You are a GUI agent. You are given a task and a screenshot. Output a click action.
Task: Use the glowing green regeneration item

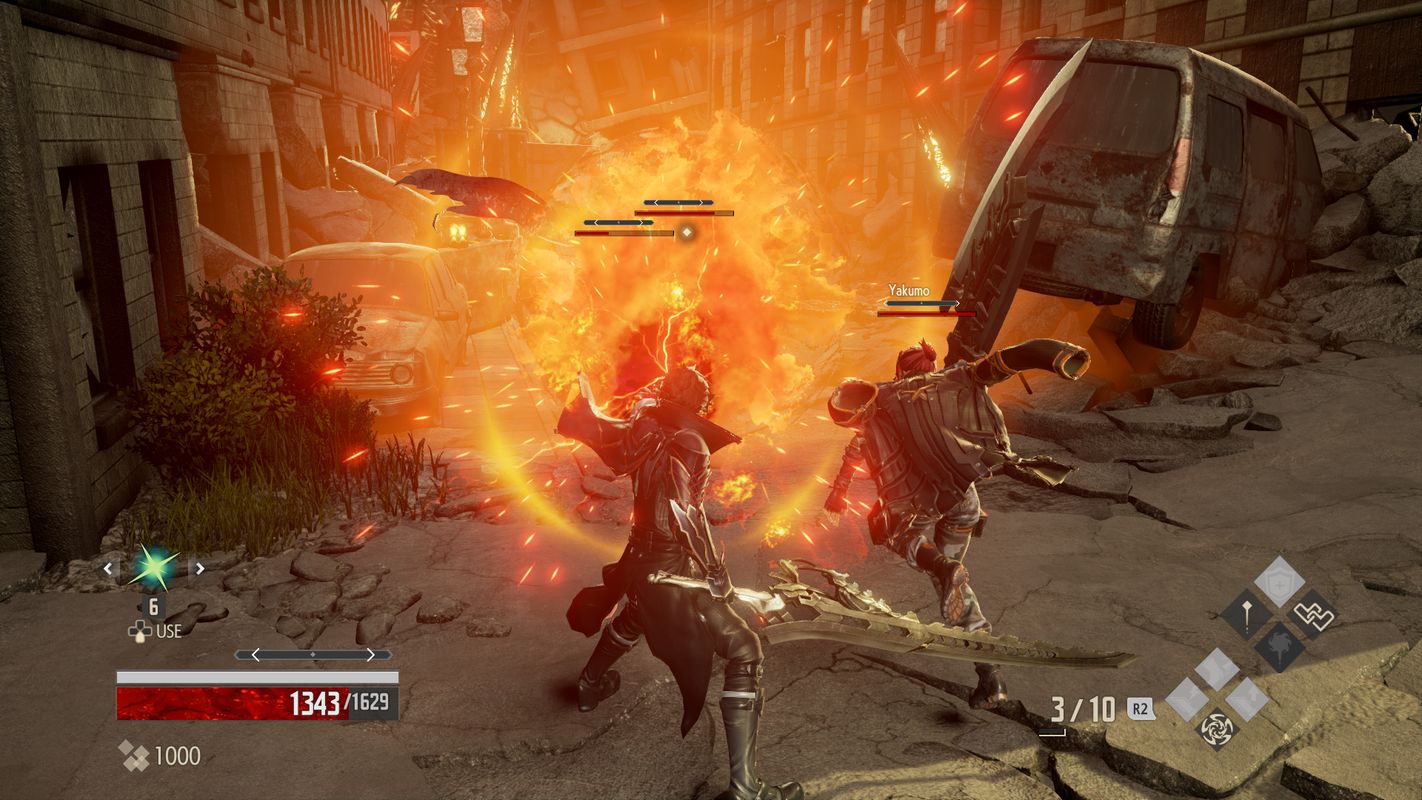(154, 568)
